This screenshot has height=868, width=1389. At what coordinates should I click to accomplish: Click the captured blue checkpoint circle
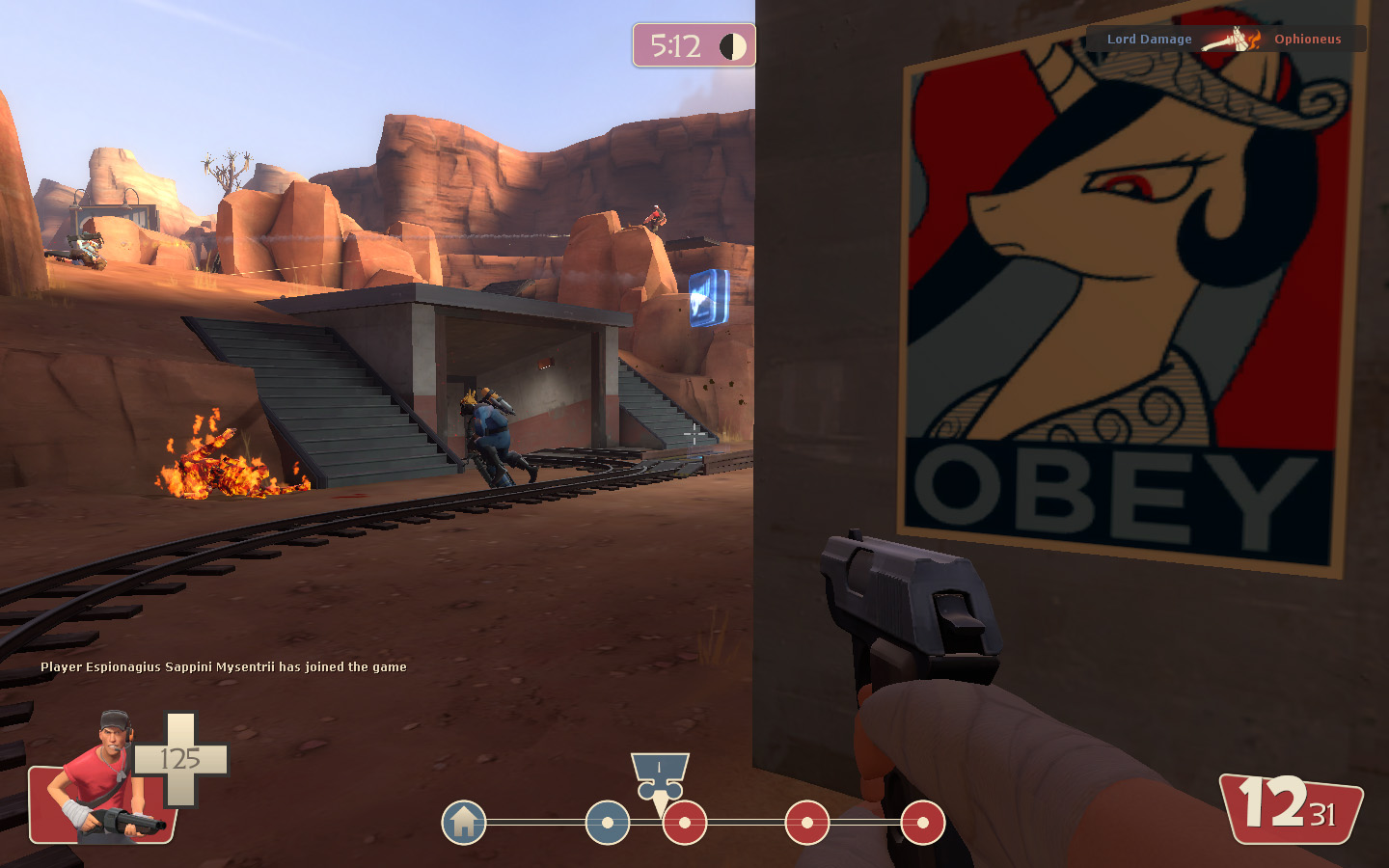[608, 823]
